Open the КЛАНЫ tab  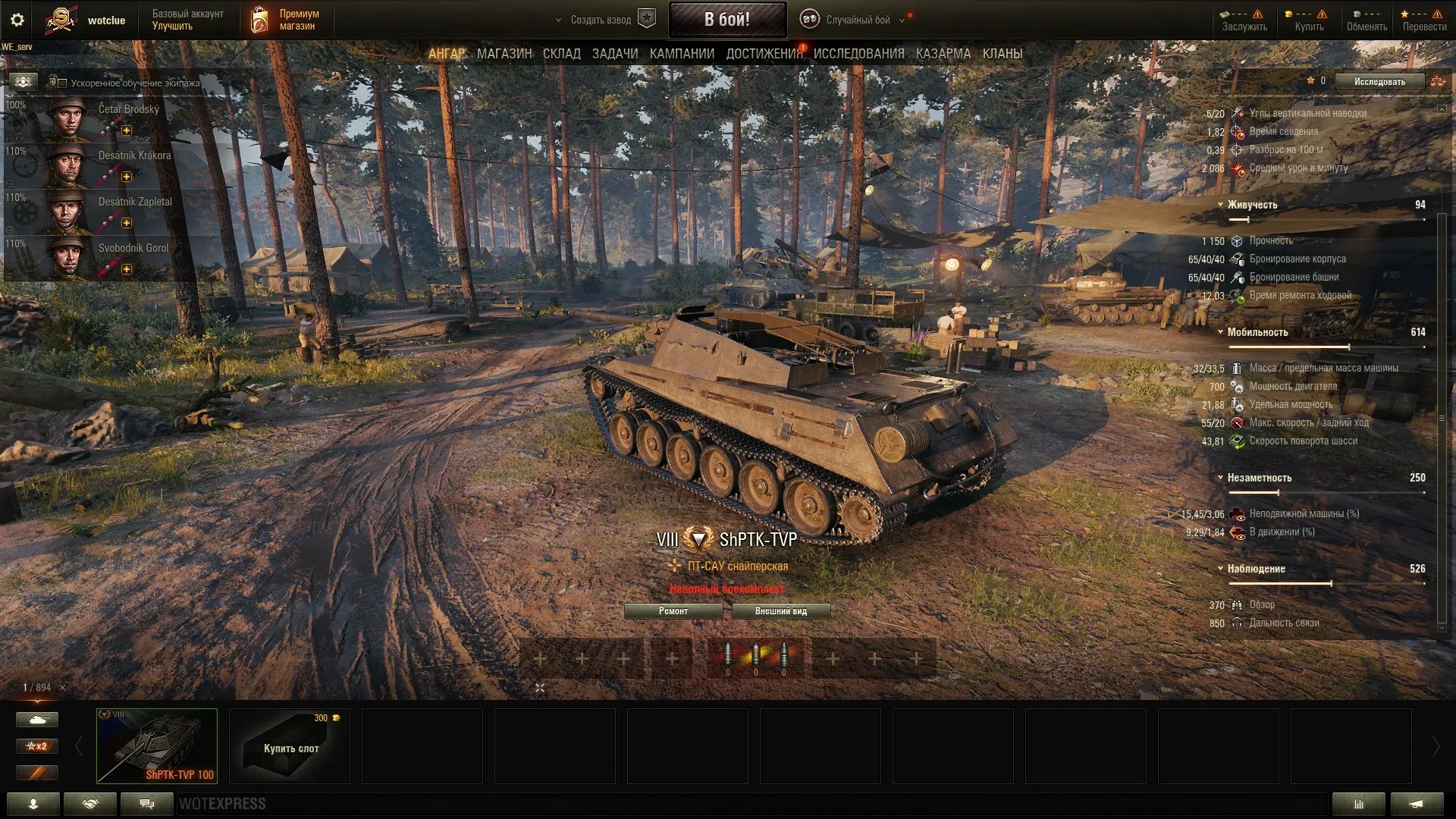pyautogui.click(x=1002, y=54)
